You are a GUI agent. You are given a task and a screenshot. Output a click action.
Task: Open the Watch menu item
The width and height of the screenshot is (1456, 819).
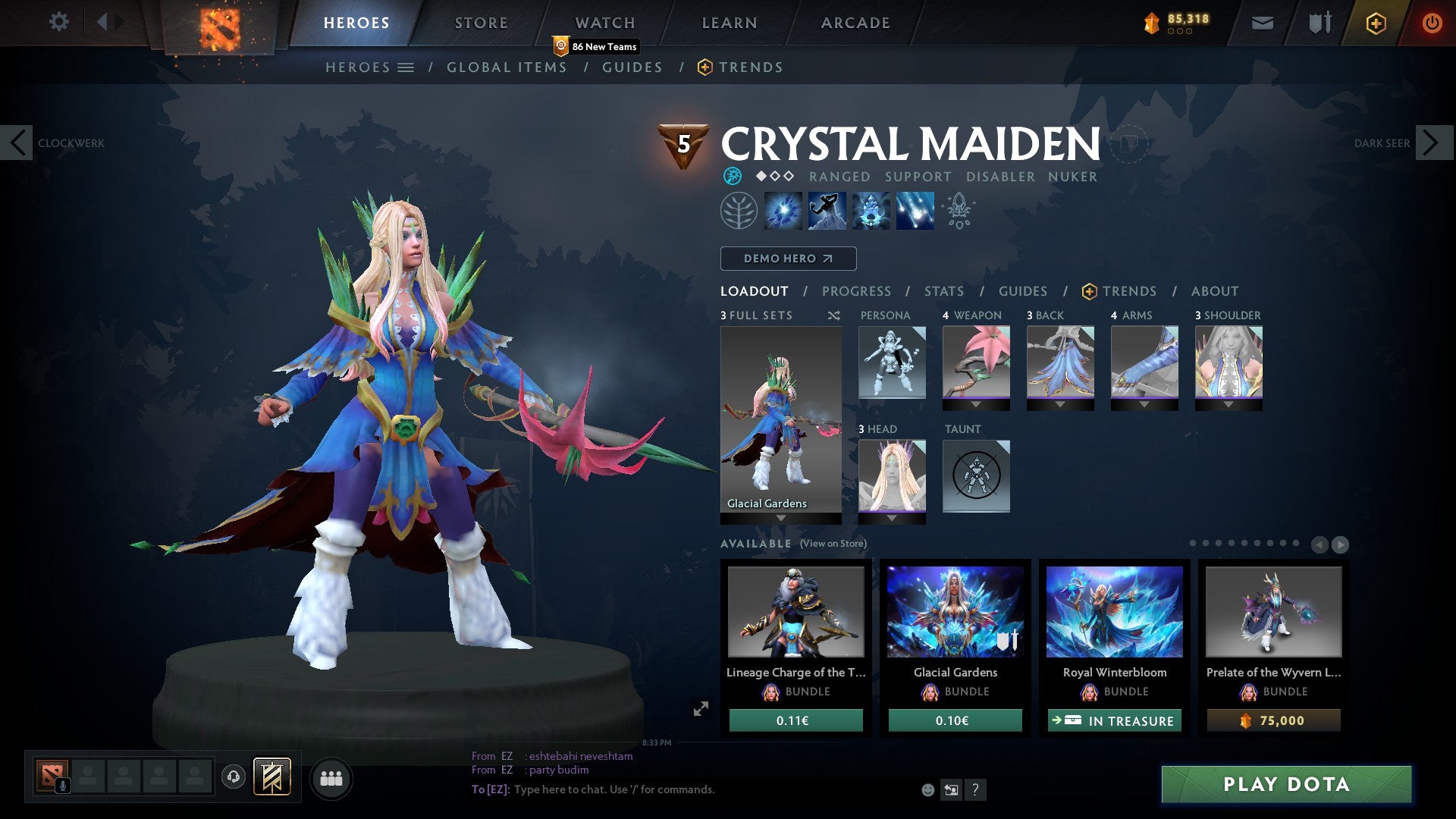click(604, 22)
